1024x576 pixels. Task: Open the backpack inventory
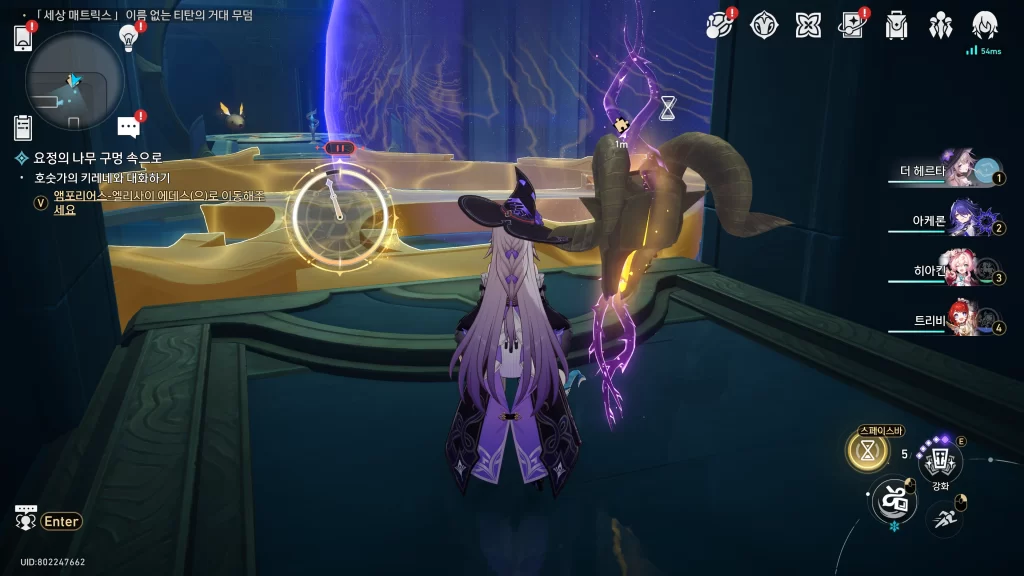(896, 25)
